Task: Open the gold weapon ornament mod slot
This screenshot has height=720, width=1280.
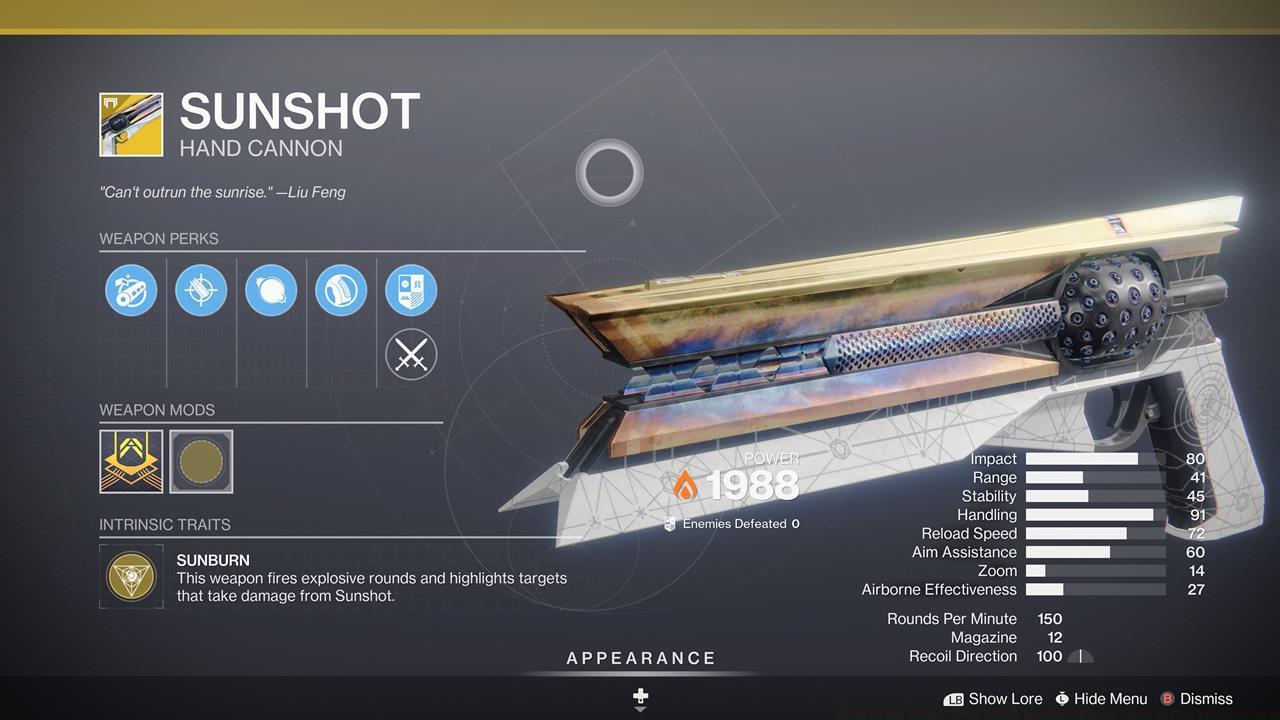Action: click(x=131, y=461)
